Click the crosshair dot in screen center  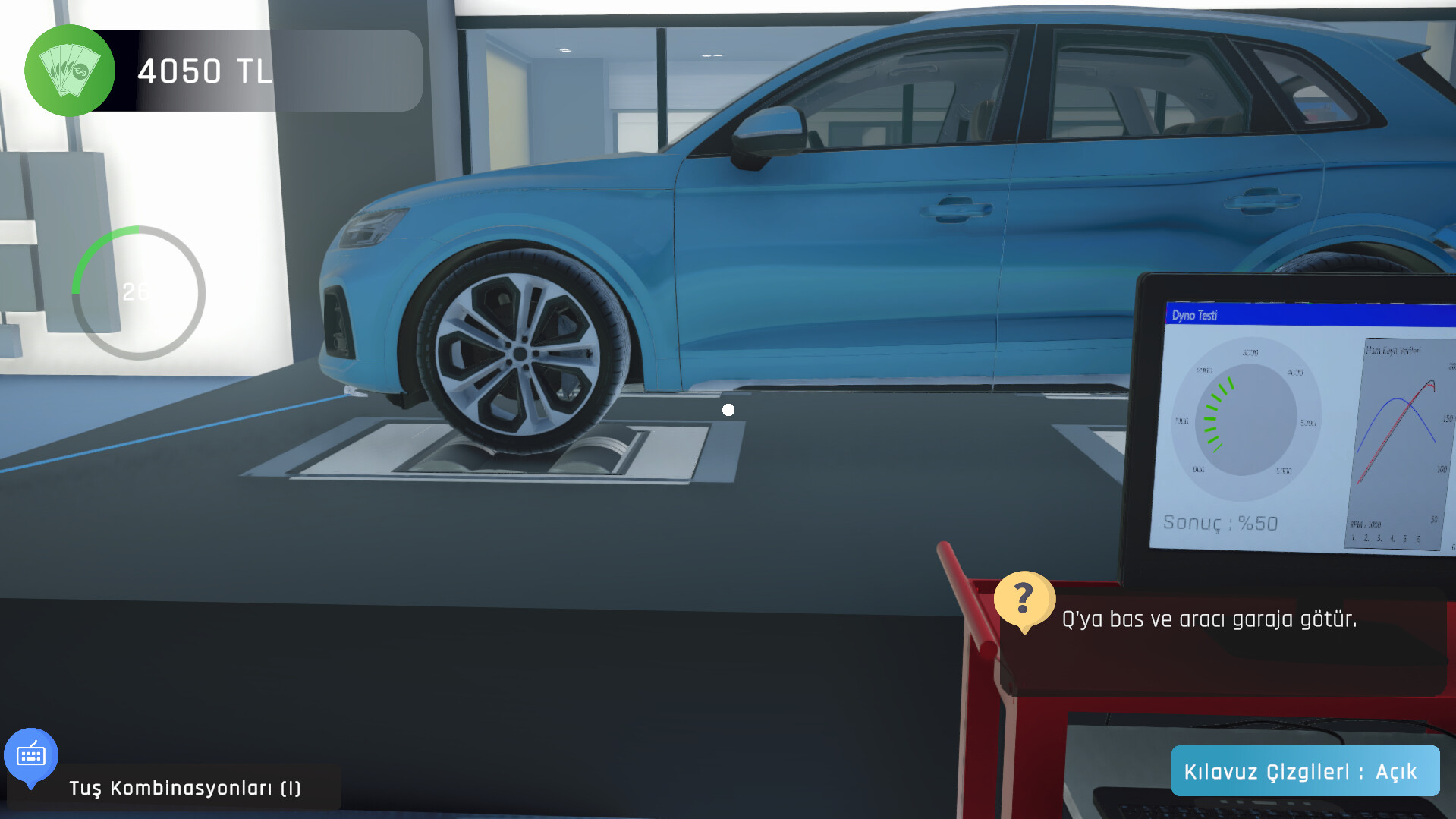pyautogui.click(x=728, y=410)
